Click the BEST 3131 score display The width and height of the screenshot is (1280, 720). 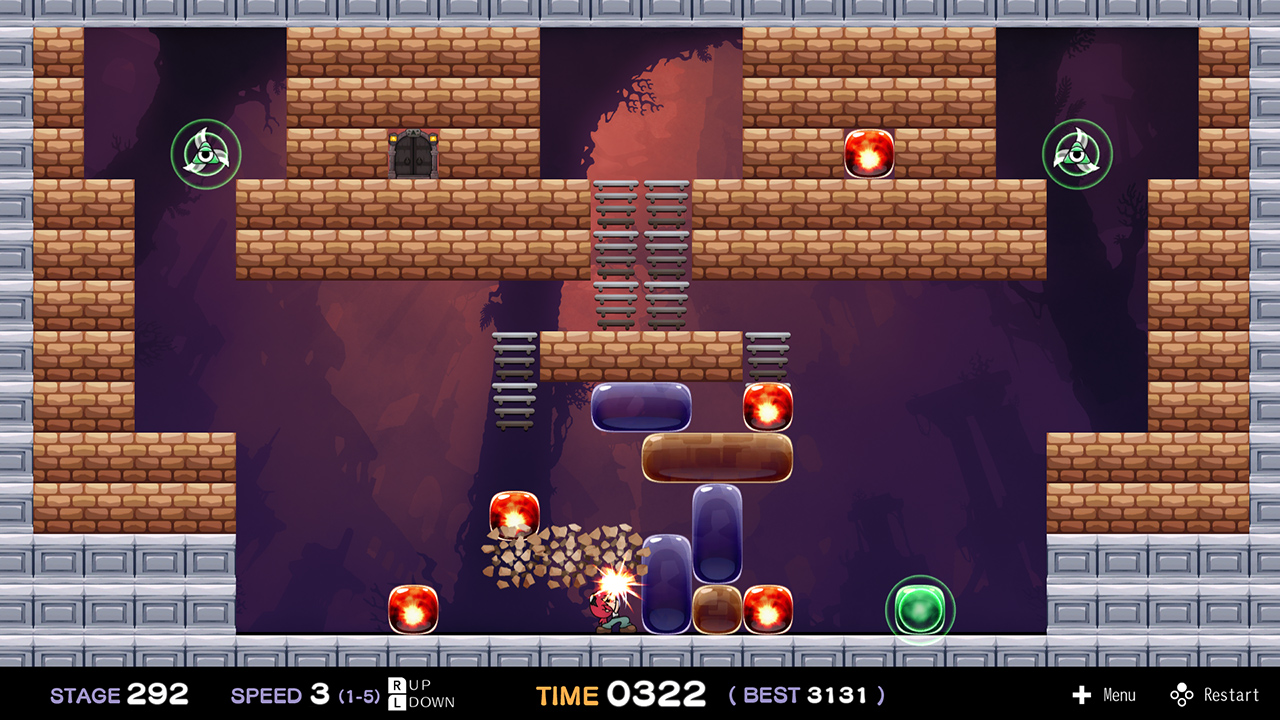click(x=806, y=694)
